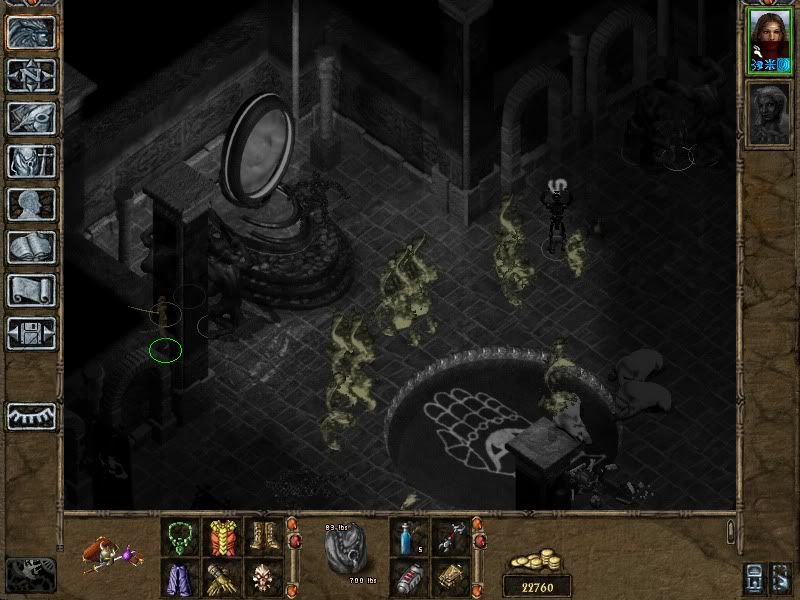Open the options floppy disk button
Image resolution: width=800 pixels, height=600 pixels.
(x=30, y=333)
